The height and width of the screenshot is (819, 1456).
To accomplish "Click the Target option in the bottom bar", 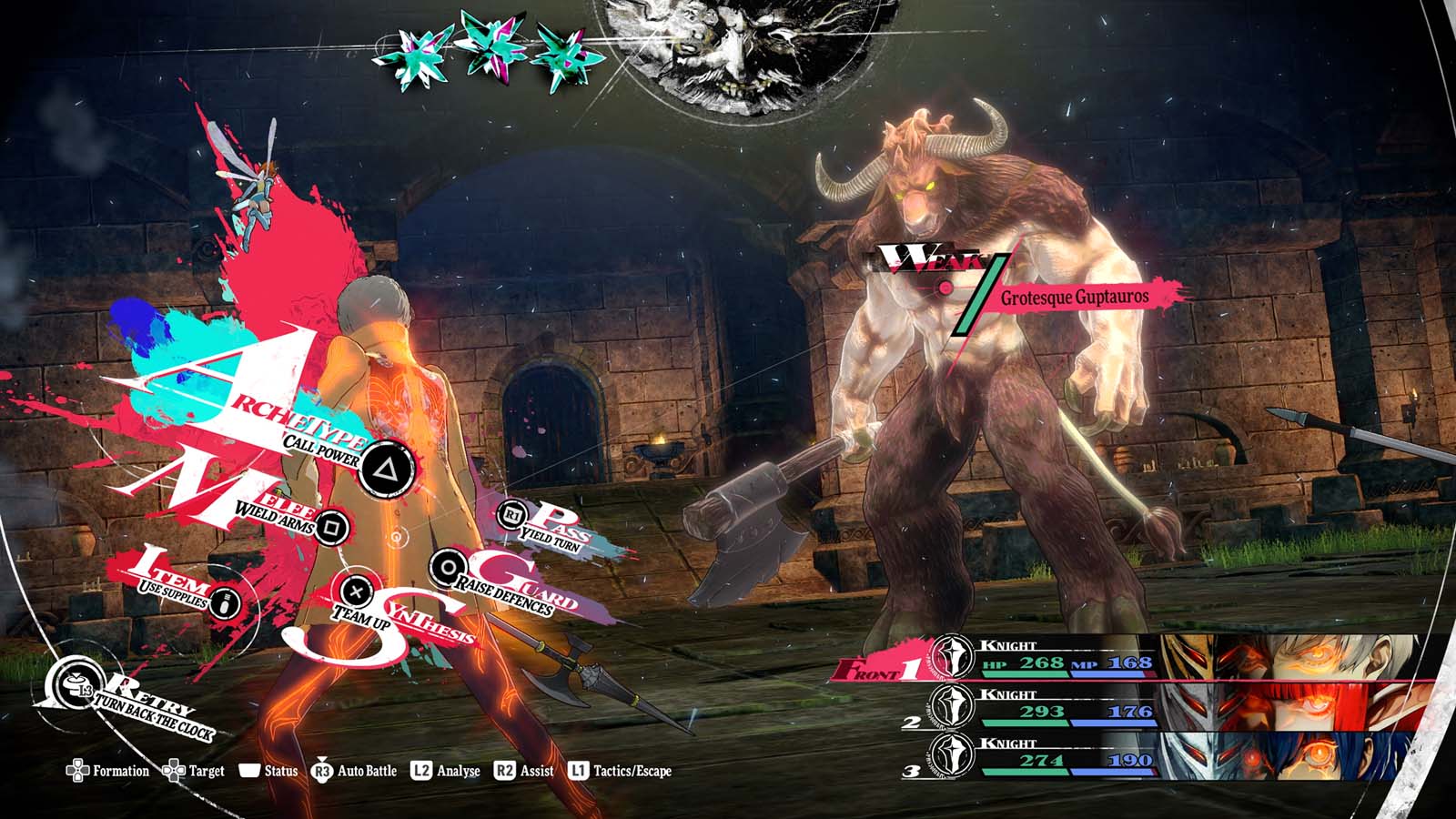I will tap(194, 771).
